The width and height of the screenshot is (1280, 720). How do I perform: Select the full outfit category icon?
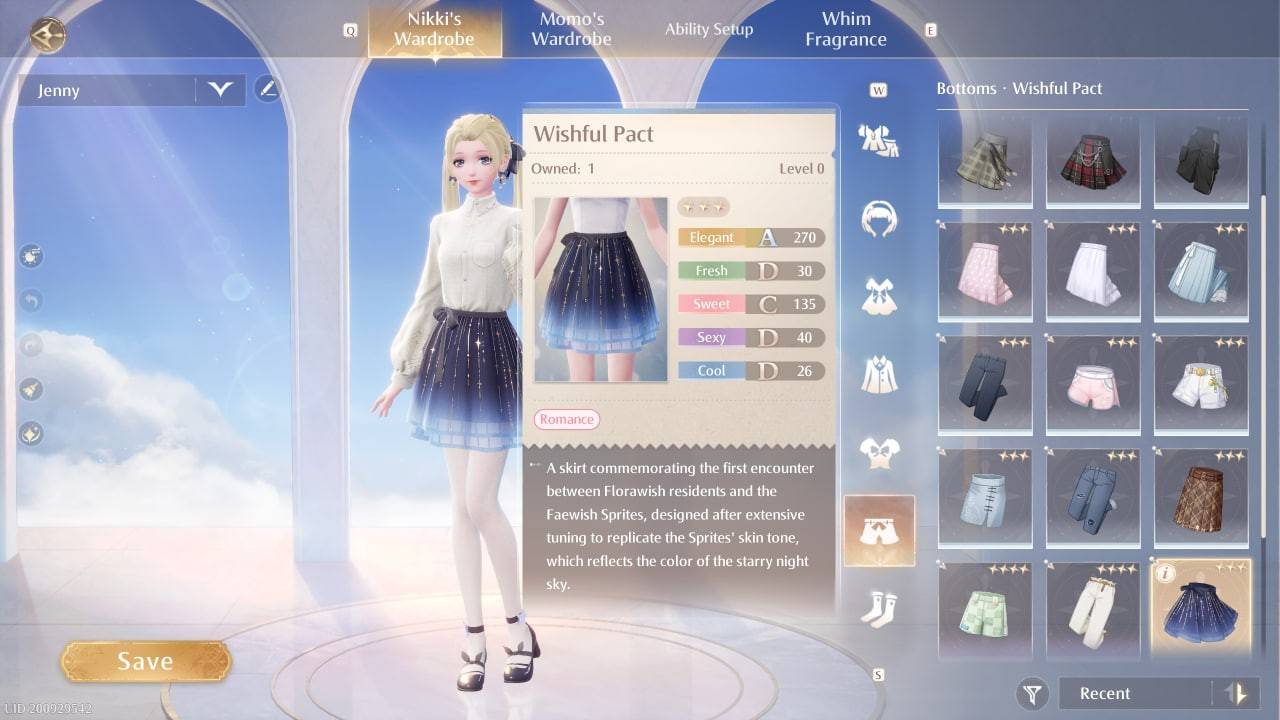[x=879, y=139]
